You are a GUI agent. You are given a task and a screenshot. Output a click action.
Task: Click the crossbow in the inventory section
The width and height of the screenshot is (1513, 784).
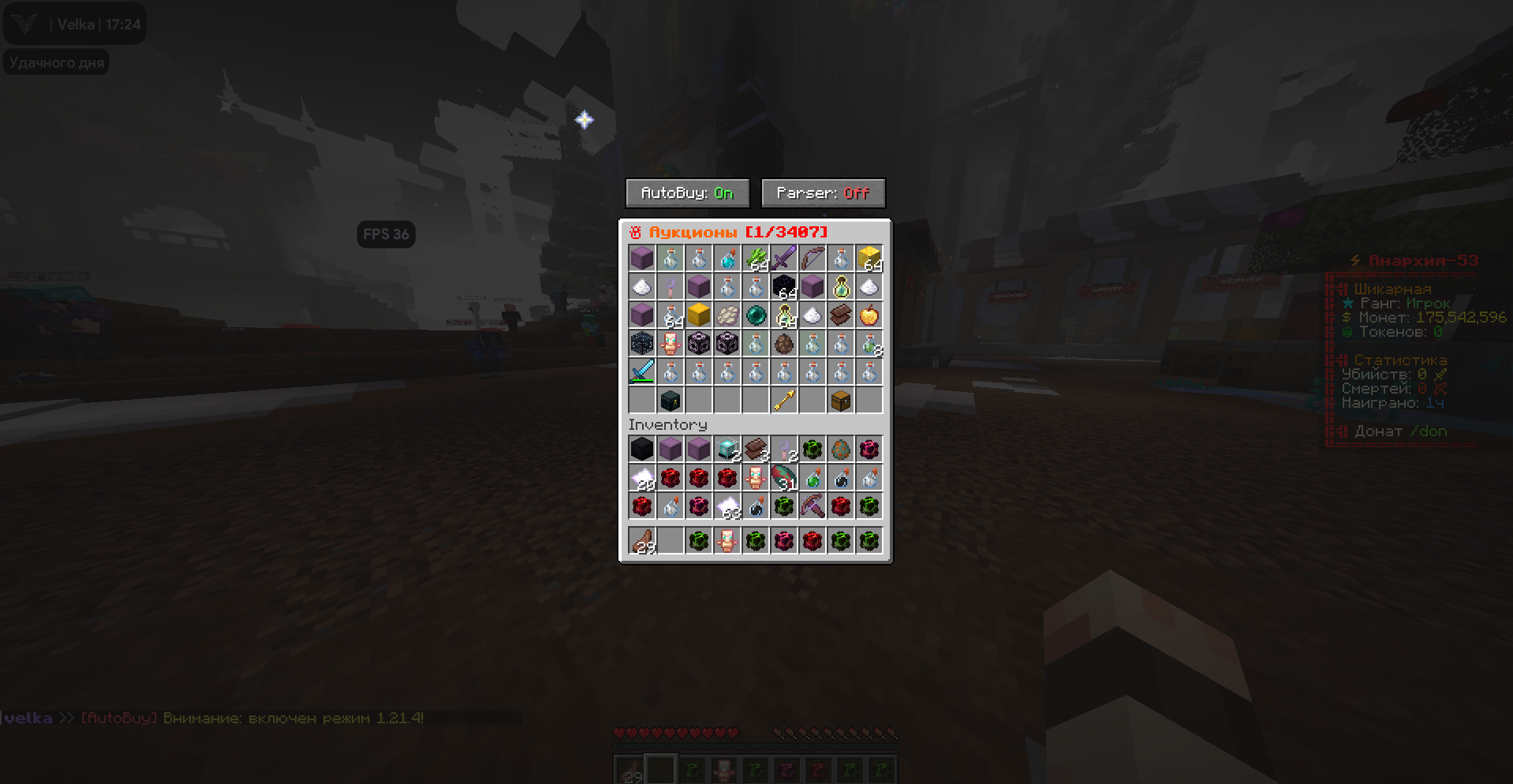812,506
